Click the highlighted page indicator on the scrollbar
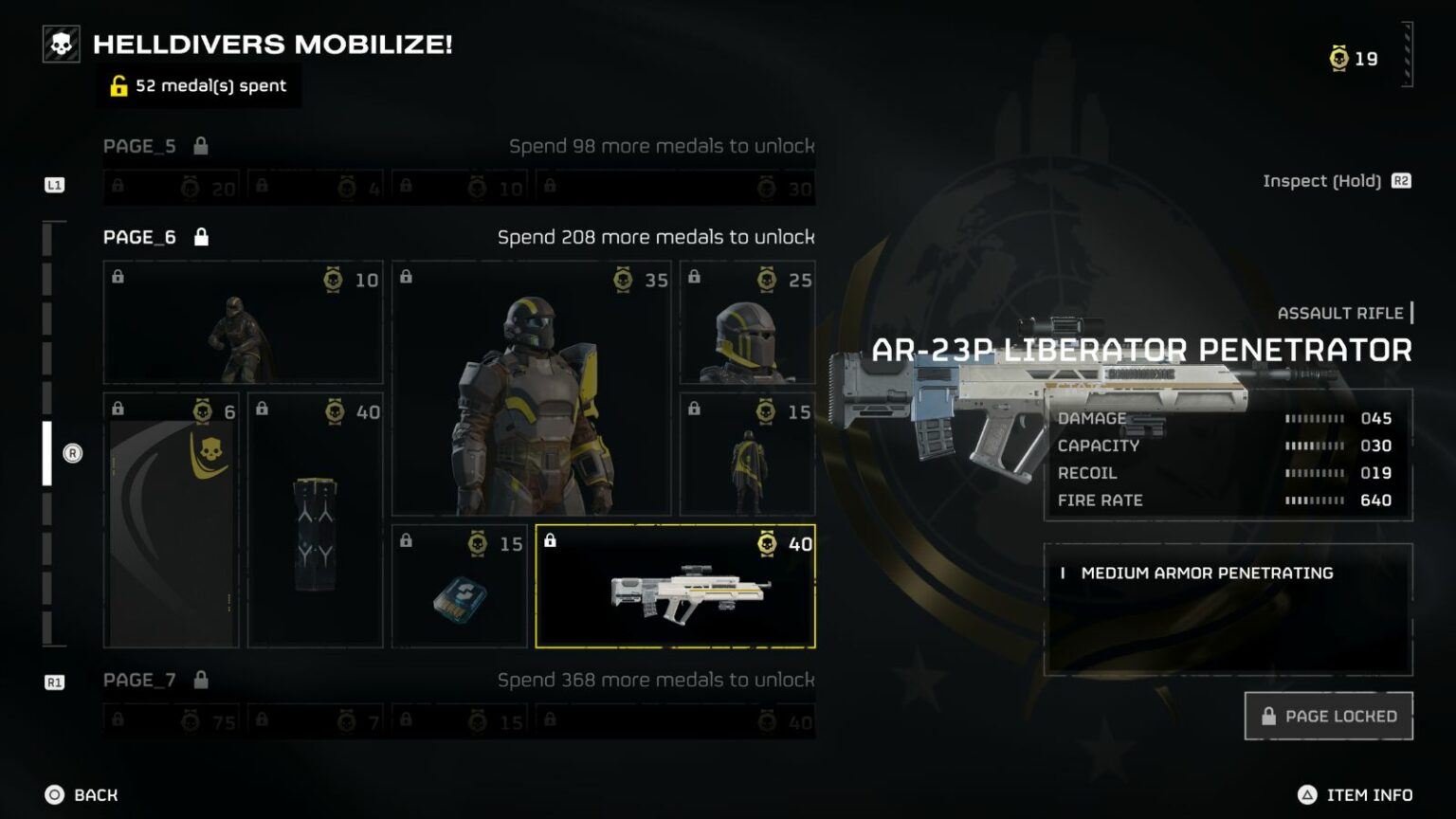Viewport: 1456px width, 819px height. (47, 453)
